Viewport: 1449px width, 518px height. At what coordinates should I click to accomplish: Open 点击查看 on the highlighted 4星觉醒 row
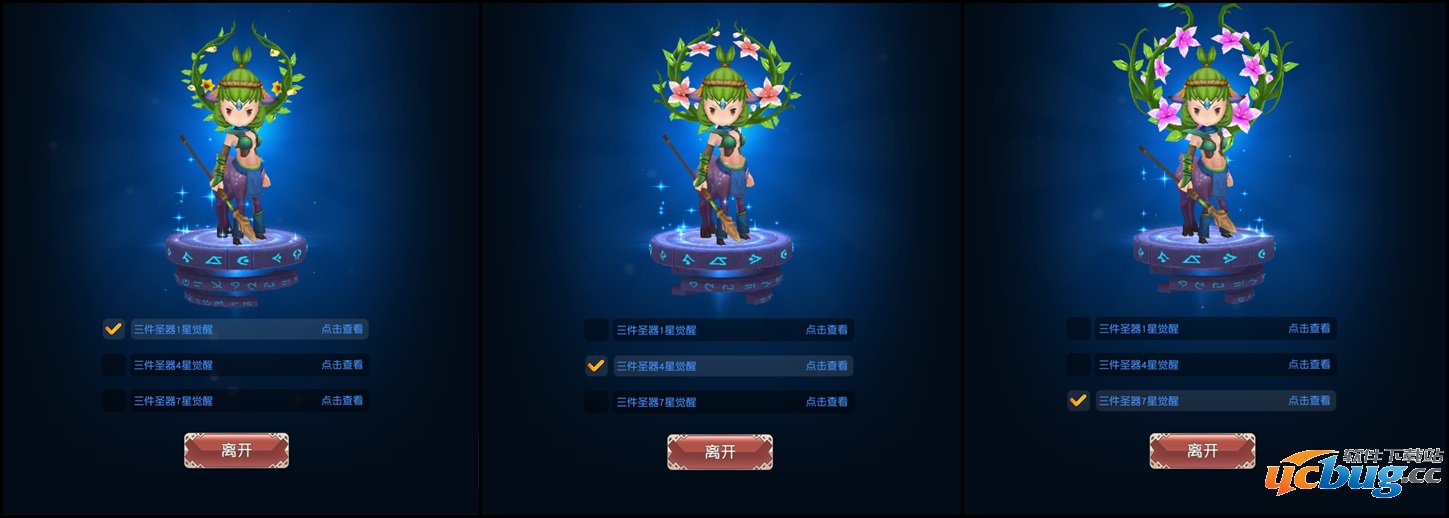pos(826,366)
